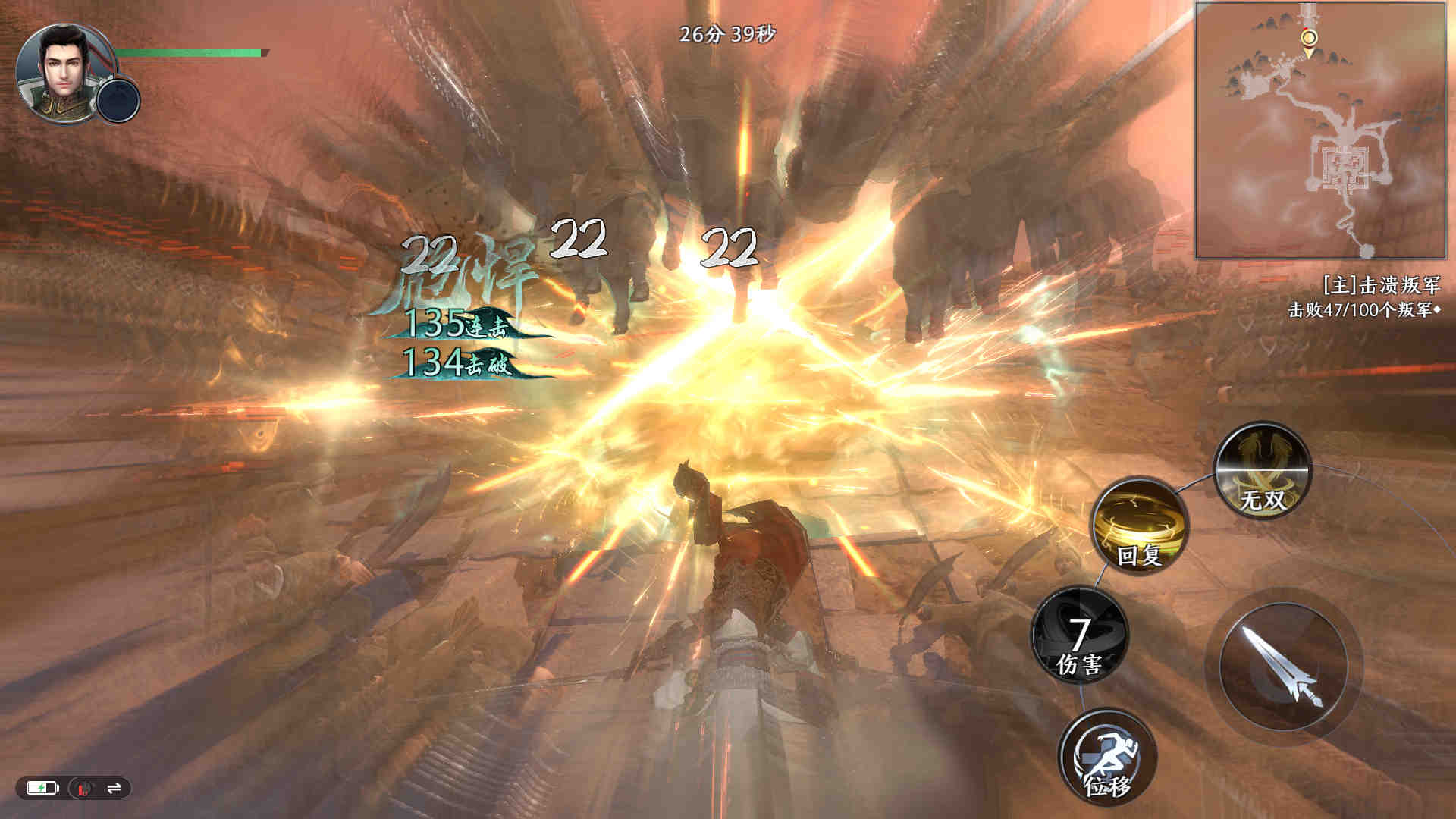Open the 击溃叛军 main quest tracker
Image resolution: width=1456 pixels, height=819 pixels.
coord(1363,297)
